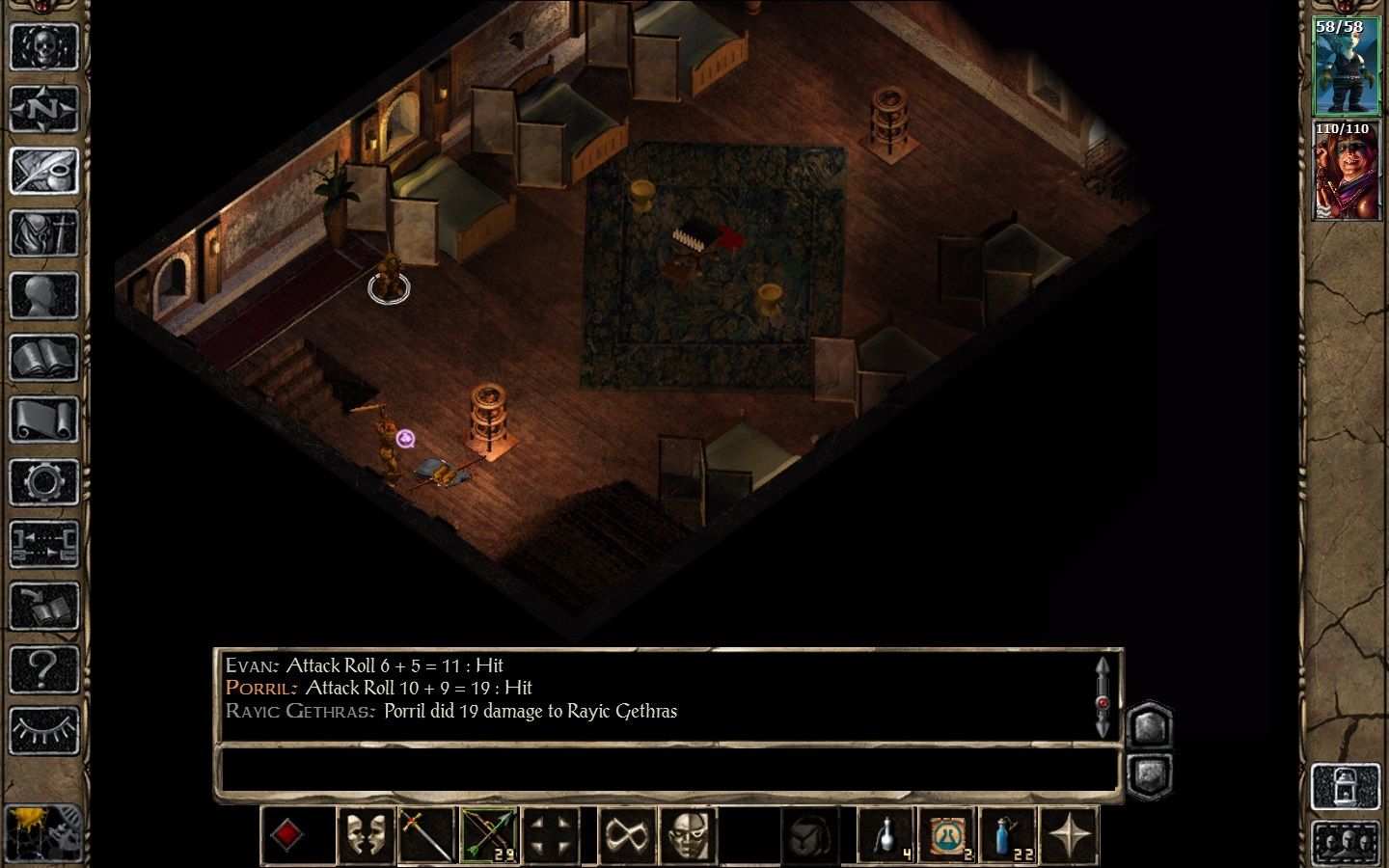Toggle the eye button to hide interface
Image resolution: width=1389 pixels, height=868 pixels.
(43, 731)
